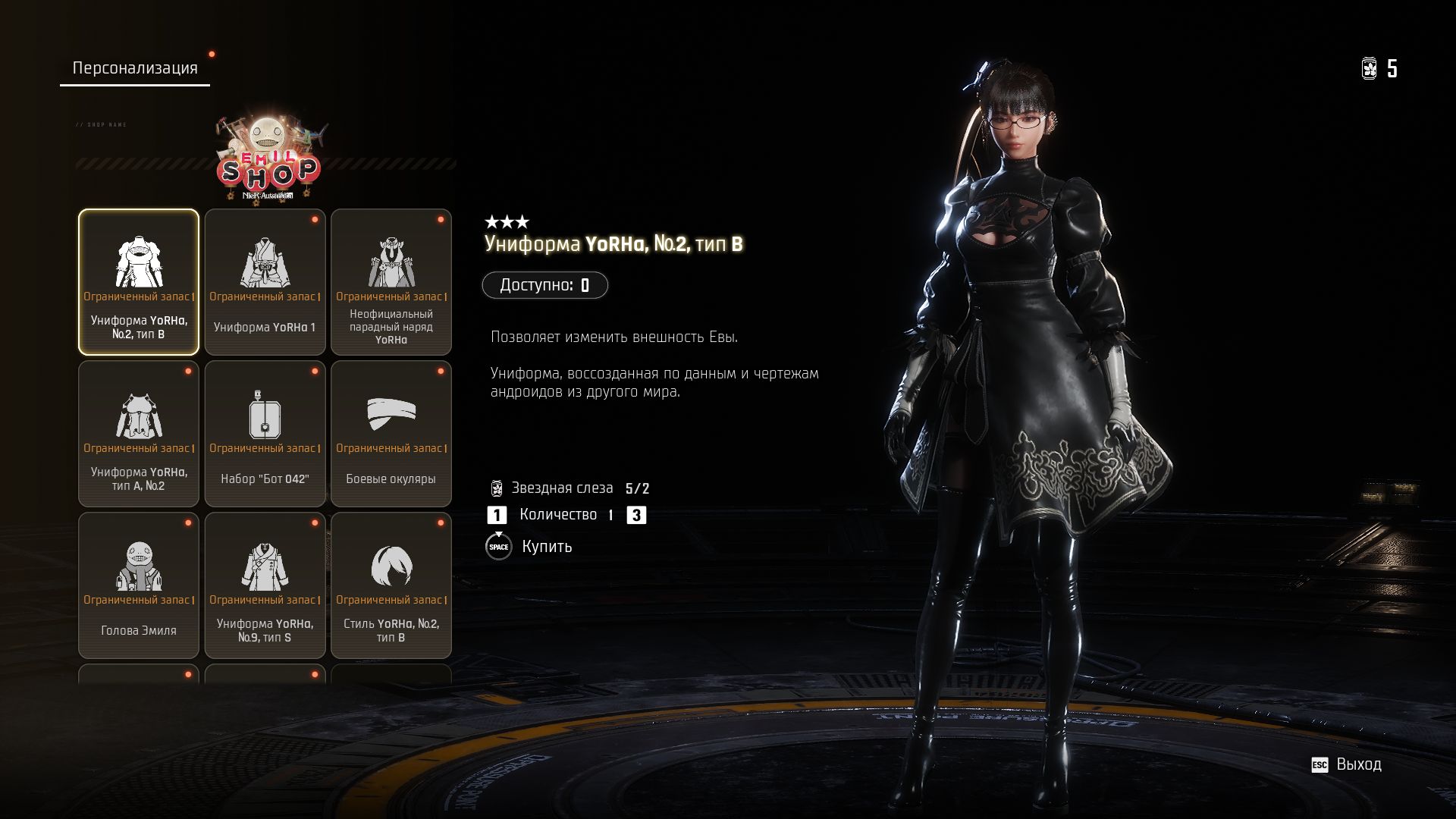Choose the Боевые окуляры accessory
1456x819 pixels.
(x=391, y=434)
